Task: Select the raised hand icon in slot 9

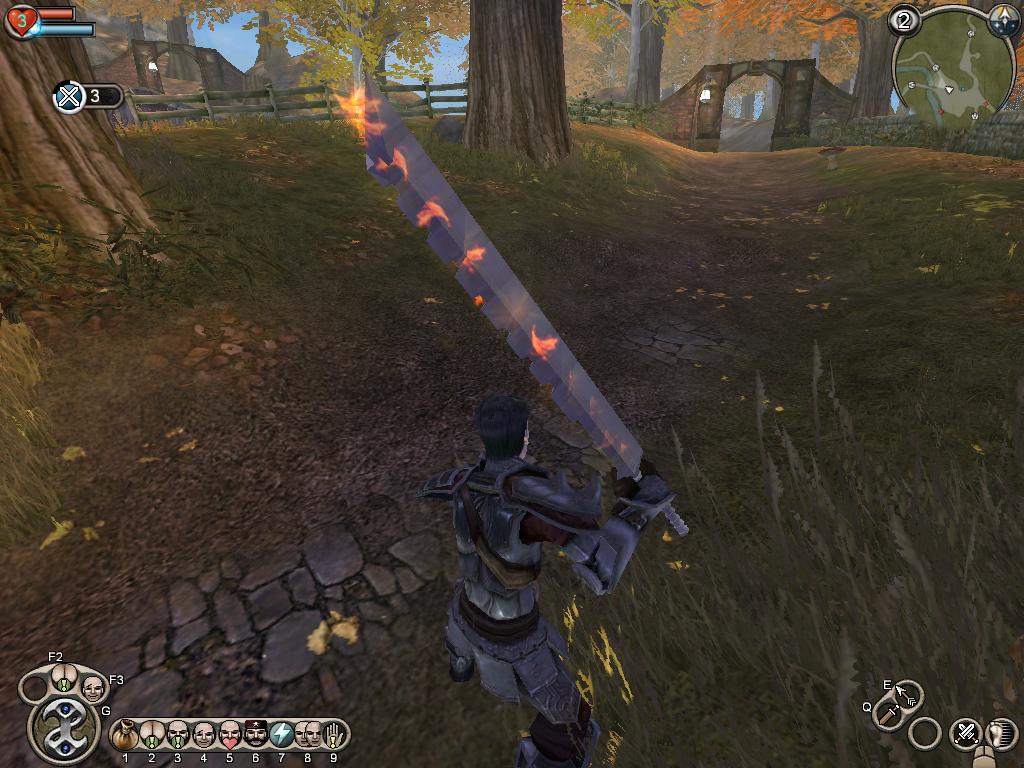Action: pos(334,735)
